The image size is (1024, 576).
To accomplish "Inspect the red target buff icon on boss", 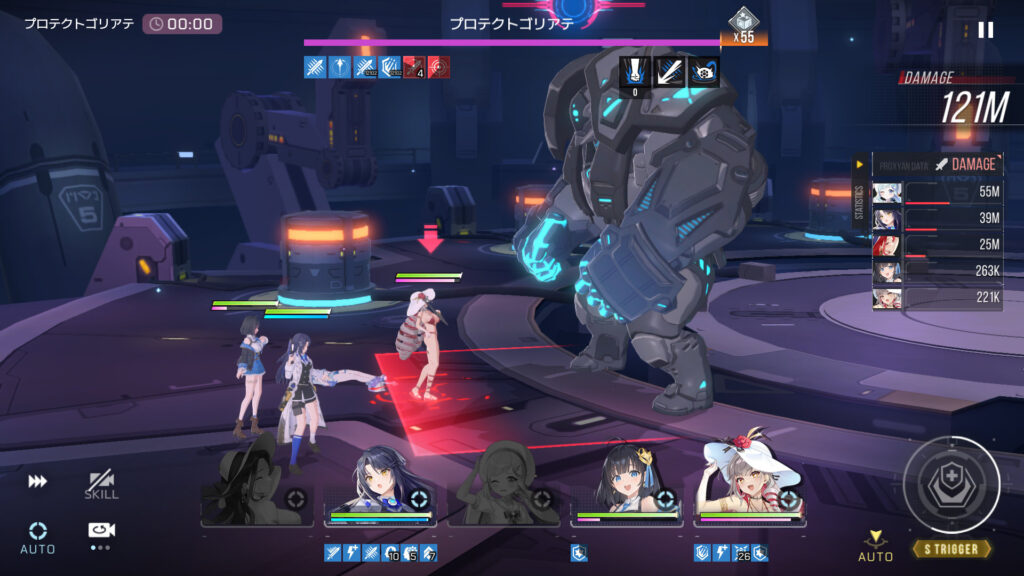I will pyautogui.click(x=439, y=67).
